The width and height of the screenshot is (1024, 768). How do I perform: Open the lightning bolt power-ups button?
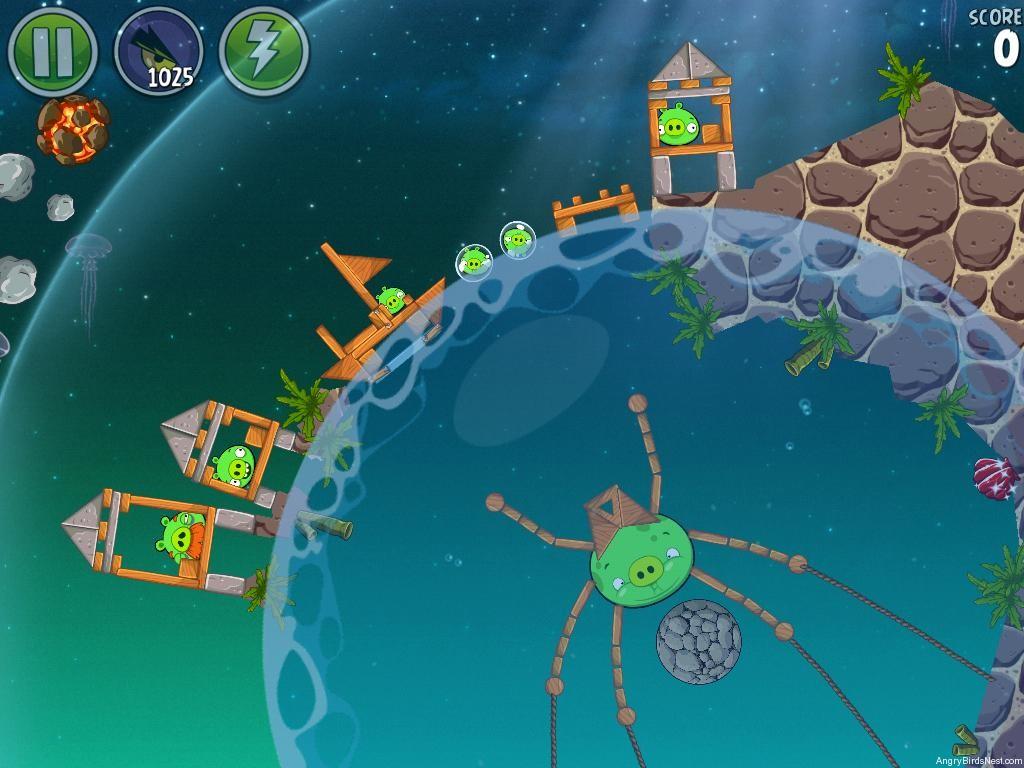pos(263,50)
